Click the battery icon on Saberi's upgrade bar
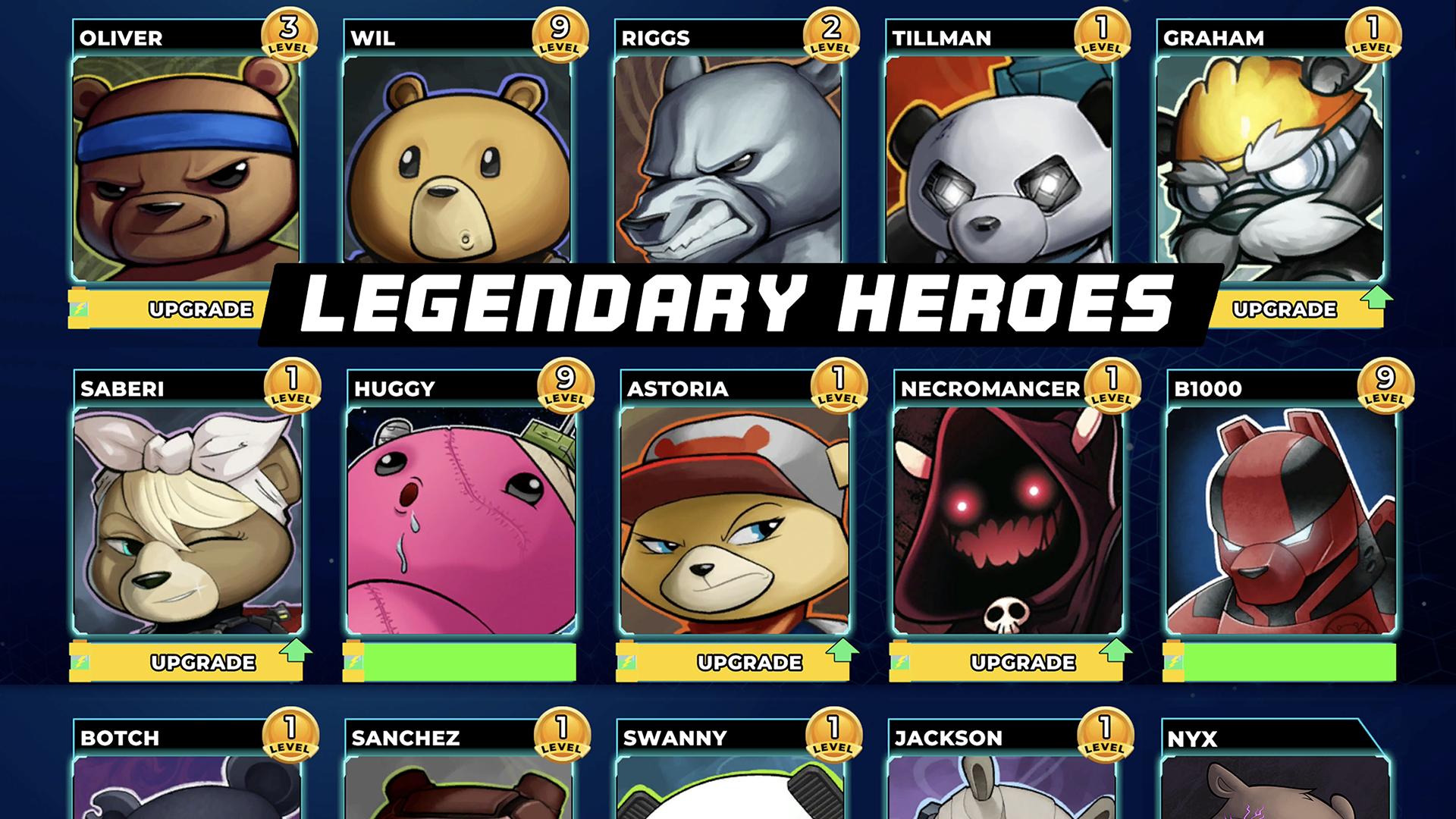The width and height of the screenshot is (1456, 819). pos(80,661)
